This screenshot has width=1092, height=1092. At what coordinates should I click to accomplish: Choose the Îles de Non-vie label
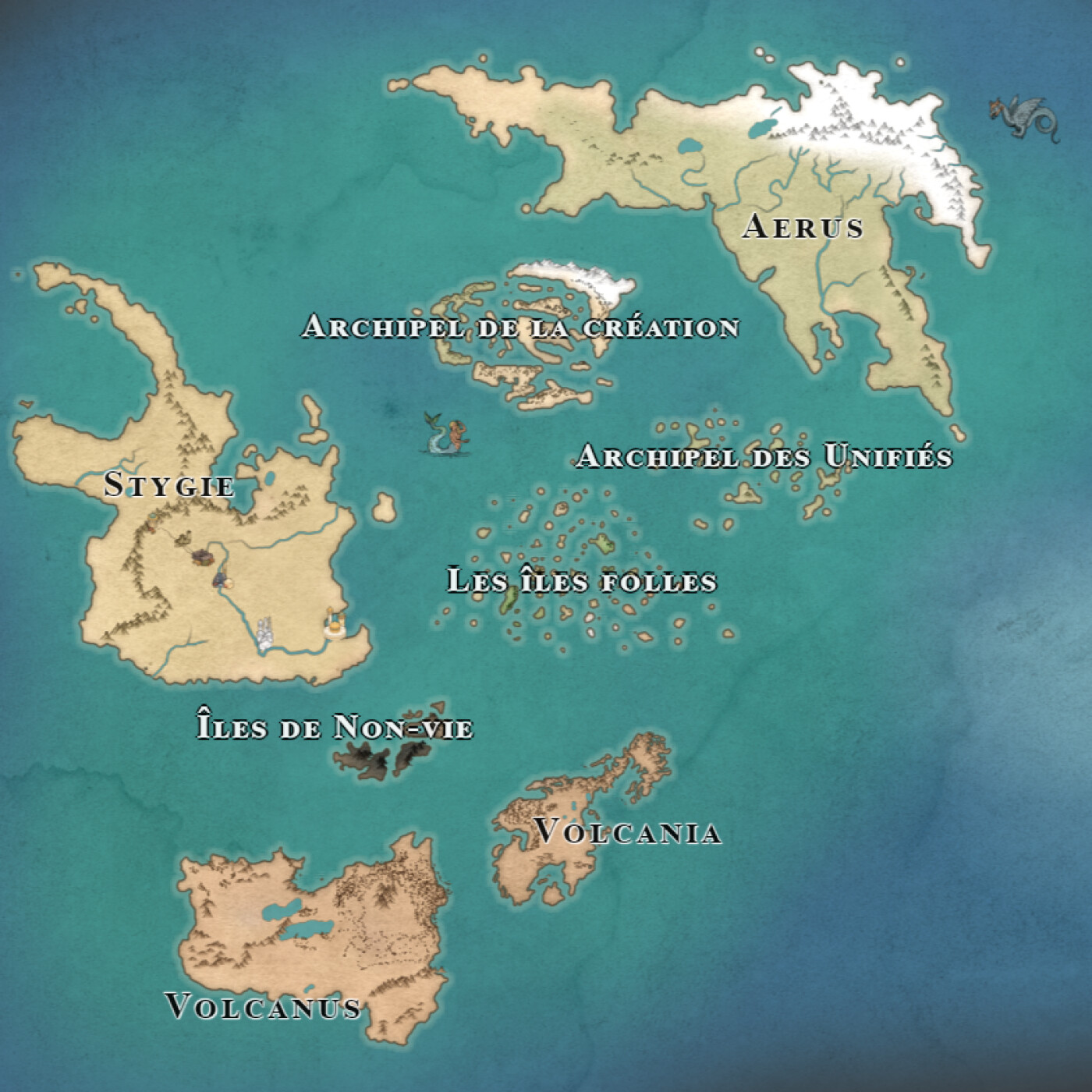(x=335, y=728)
